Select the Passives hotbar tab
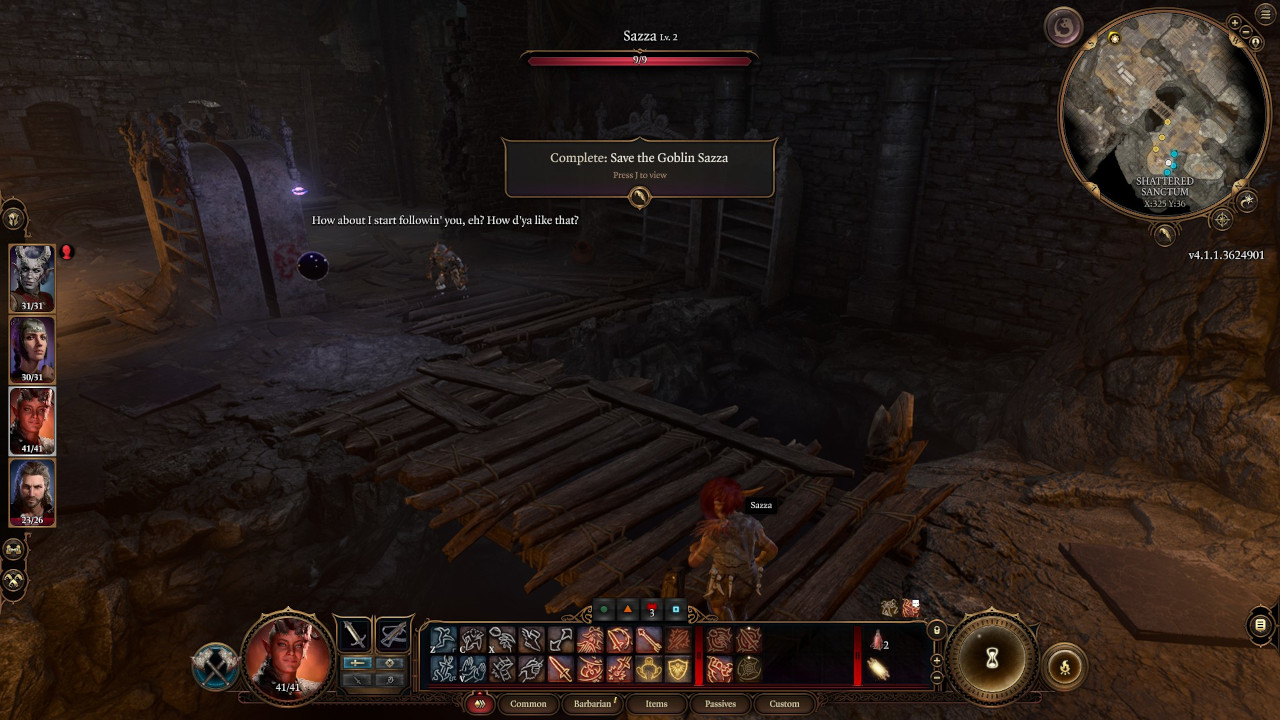Screen dimensions: 1280x720 point(720,704)
